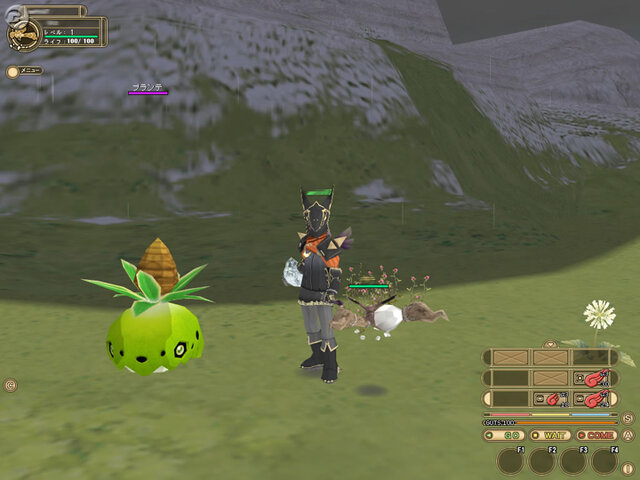
Task: Click the round S button
Action: tap(628, 418)
